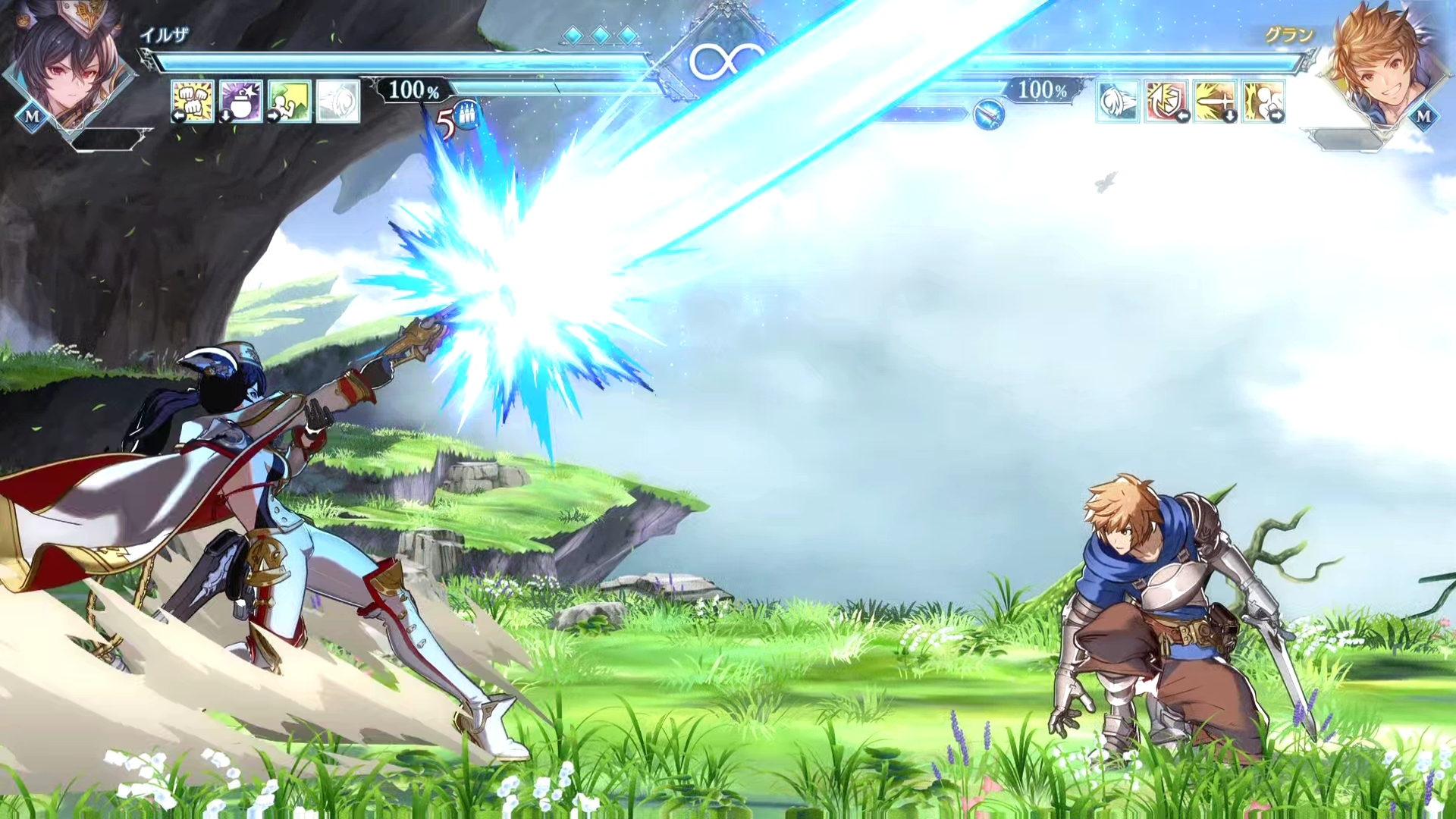The height and width of the screenshot is (819, 1456).
Task: Activate Gran's fist punch skill icon
Action: coord(1263,101)
